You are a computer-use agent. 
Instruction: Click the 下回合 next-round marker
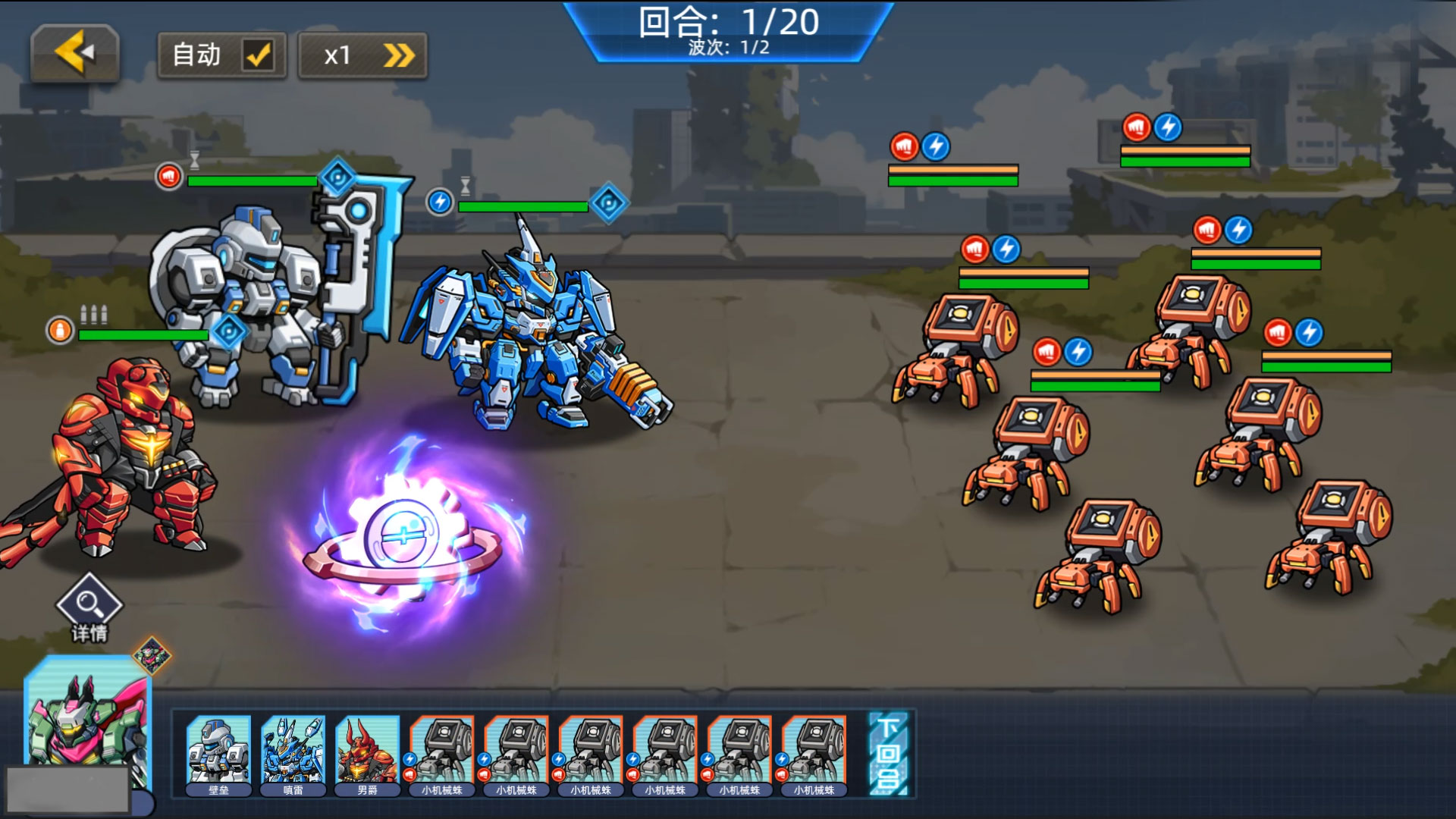tap(888, 754)
